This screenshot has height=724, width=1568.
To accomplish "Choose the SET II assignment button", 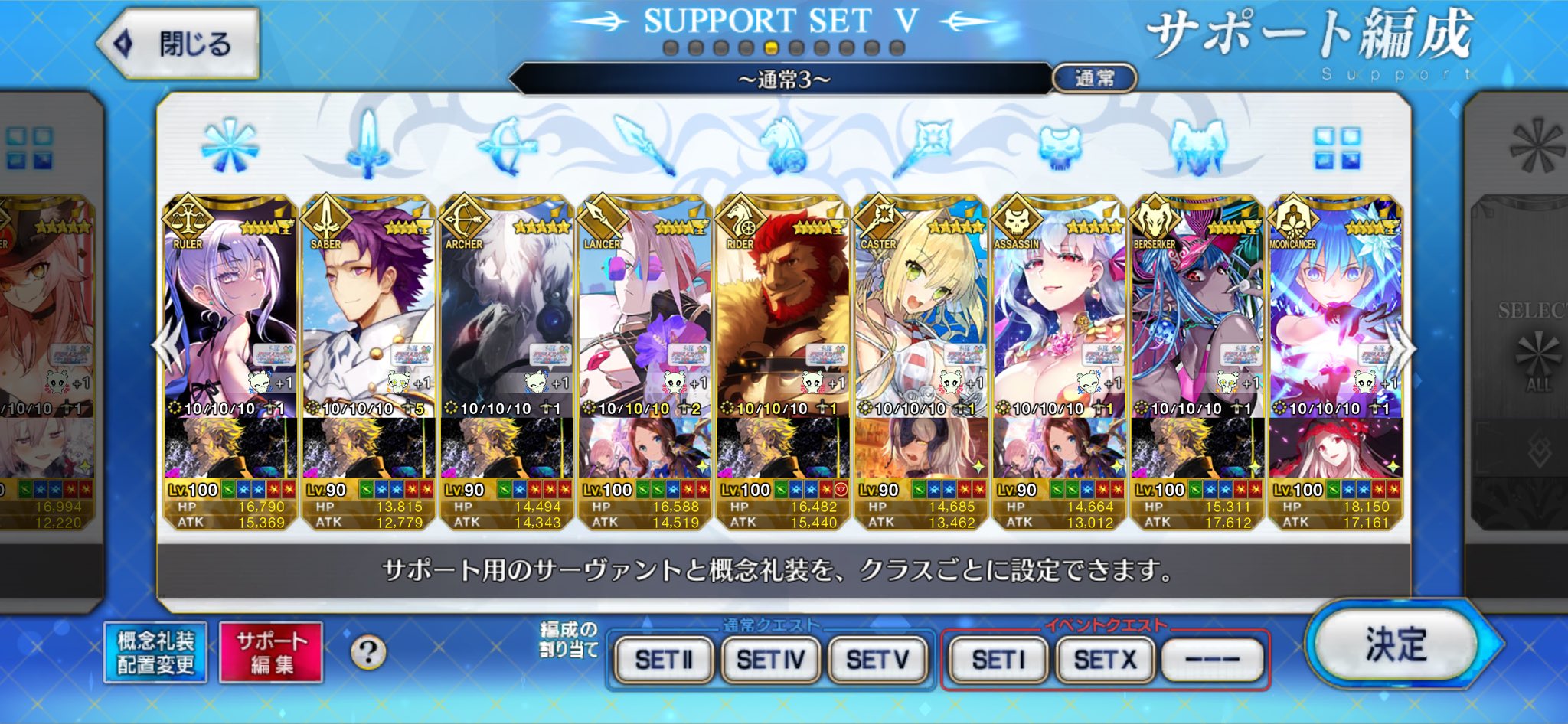I will pos(664,659).
